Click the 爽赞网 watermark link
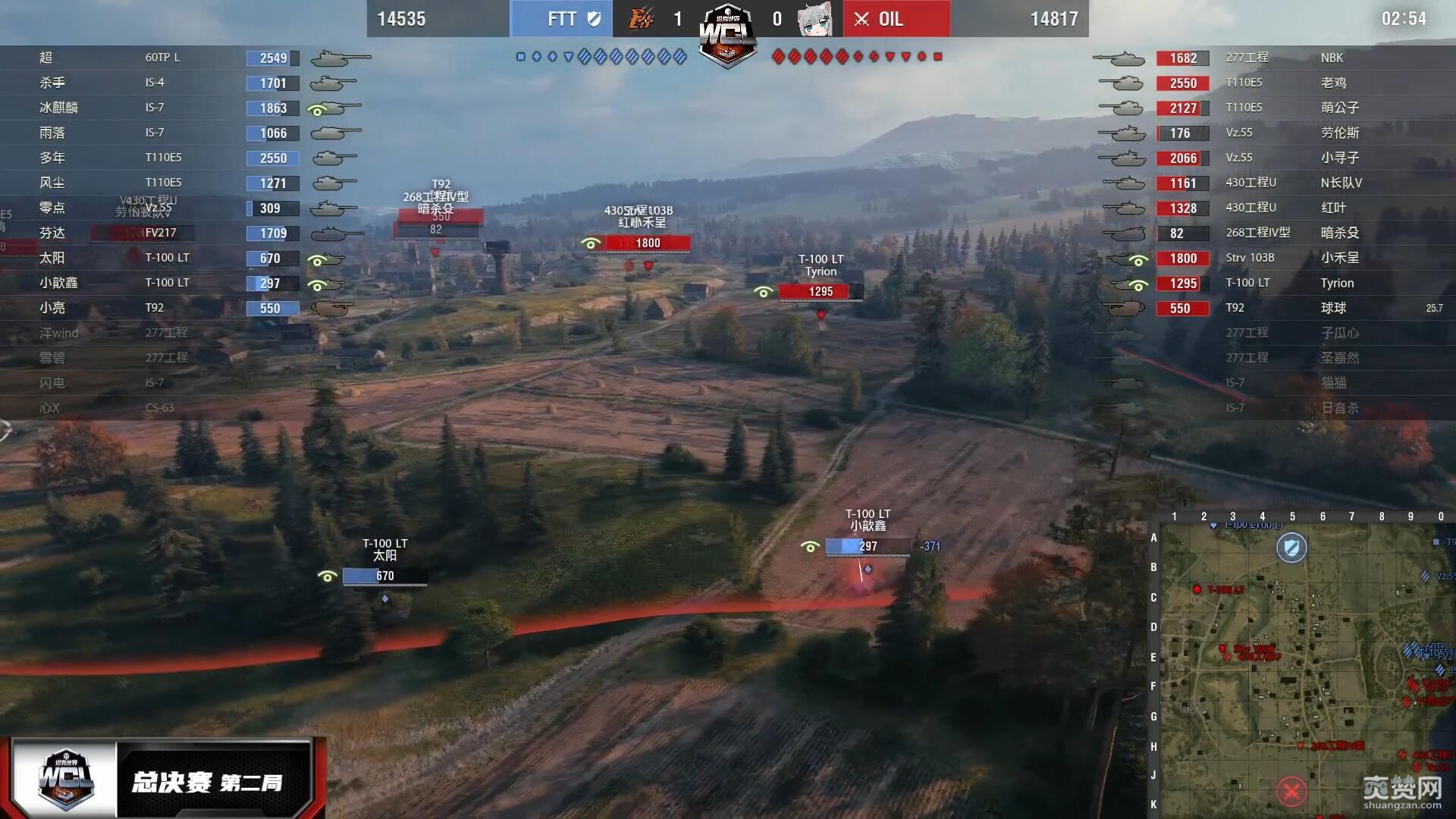 1401,792
